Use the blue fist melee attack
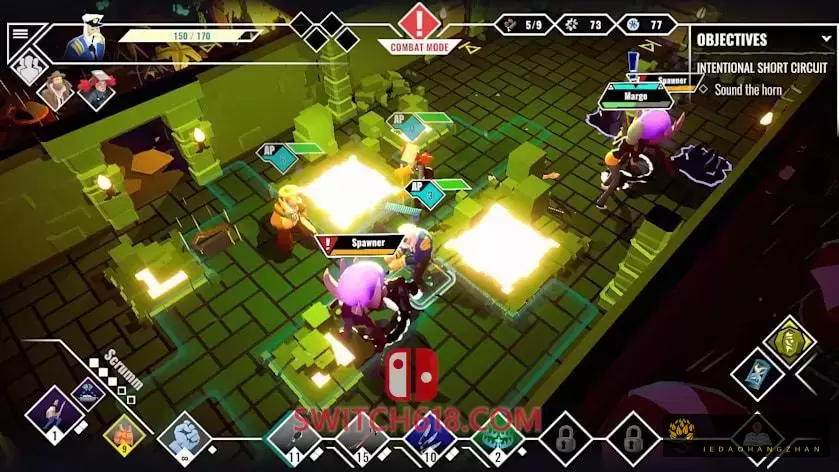 184,436
